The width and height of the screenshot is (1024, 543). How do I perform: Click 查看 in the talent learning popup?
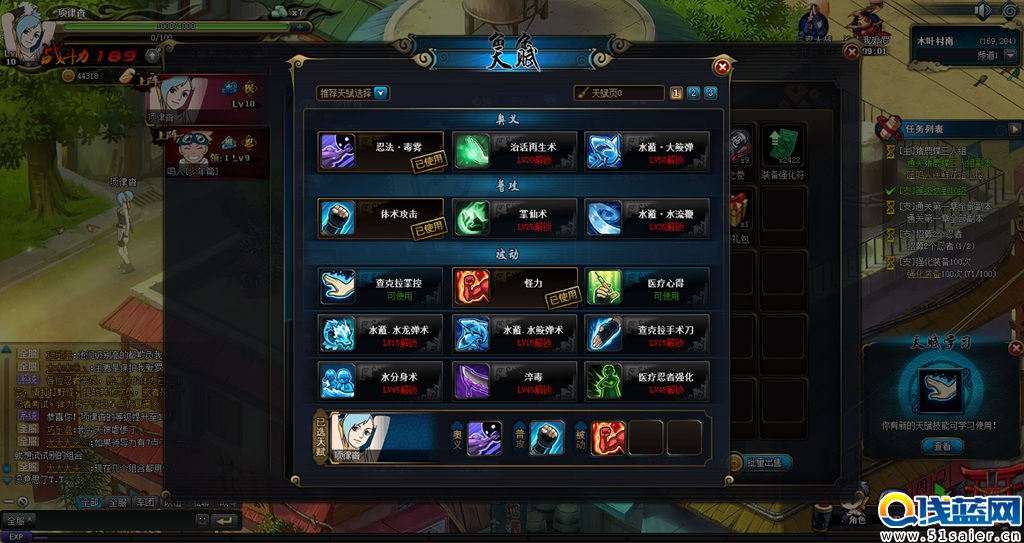click(942, 447)
